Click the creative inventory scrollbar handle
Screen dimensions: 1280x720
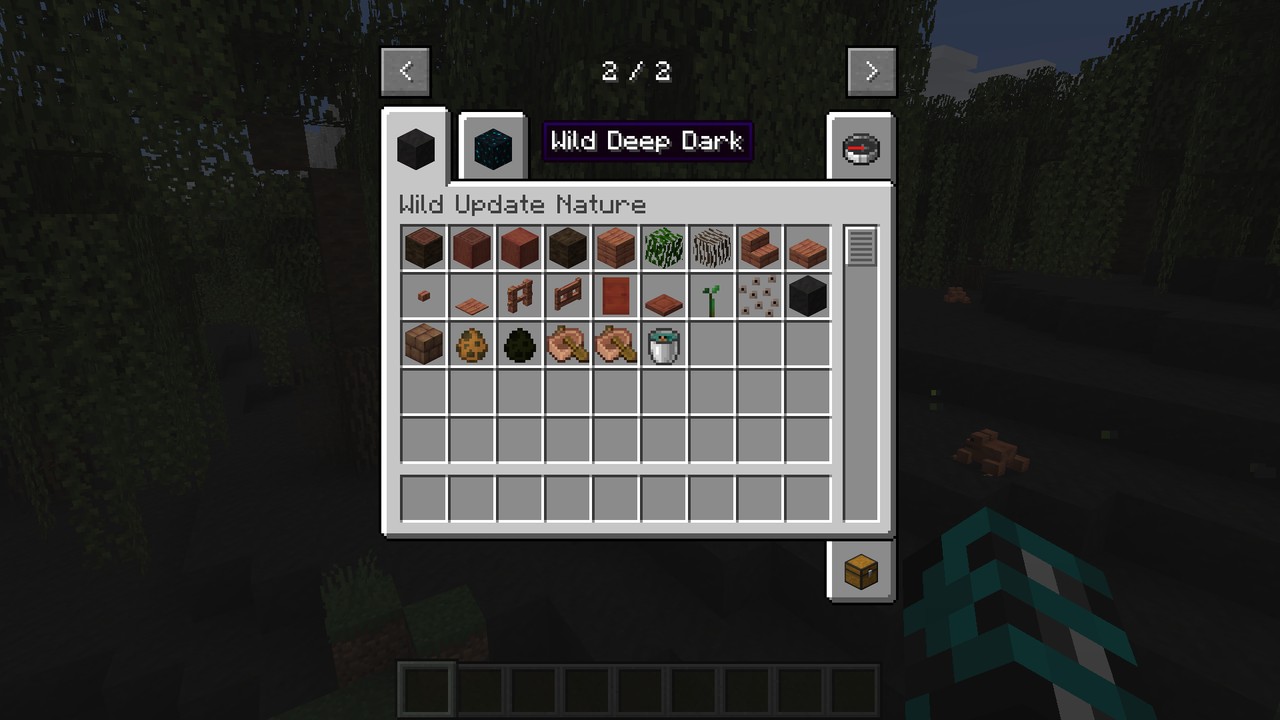point(861,246)
